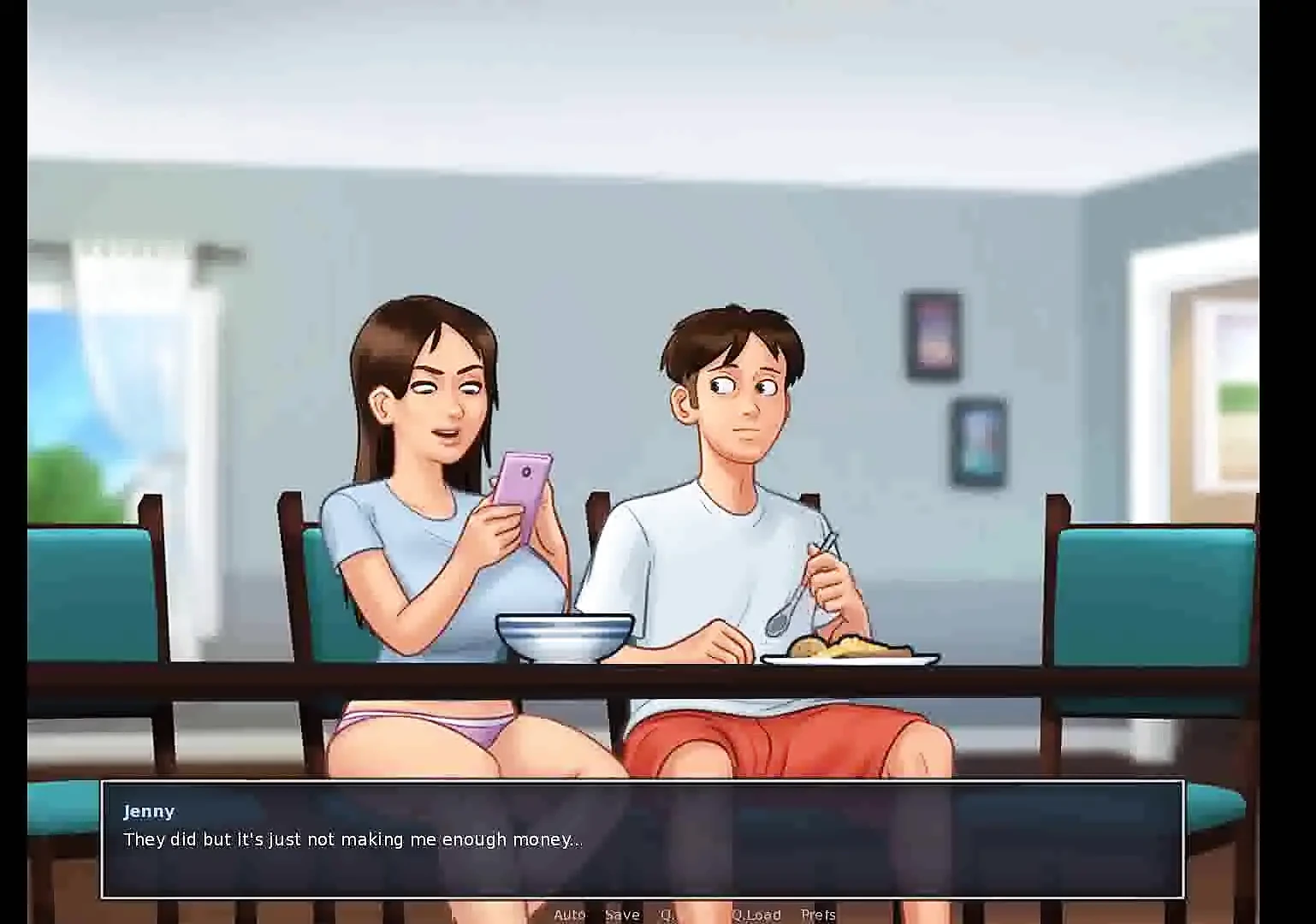Click Jenny's name label in the dialogue box
1316x924 pixels.
(149, 811)
